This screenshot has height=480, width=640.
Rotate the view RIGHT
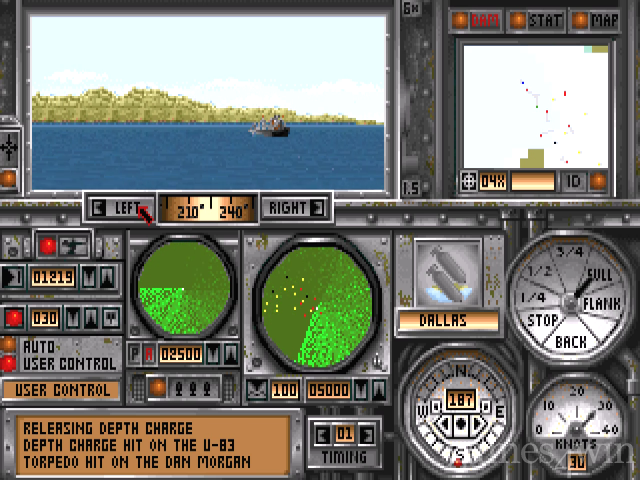pyautogui.click(x=294, y=208)
